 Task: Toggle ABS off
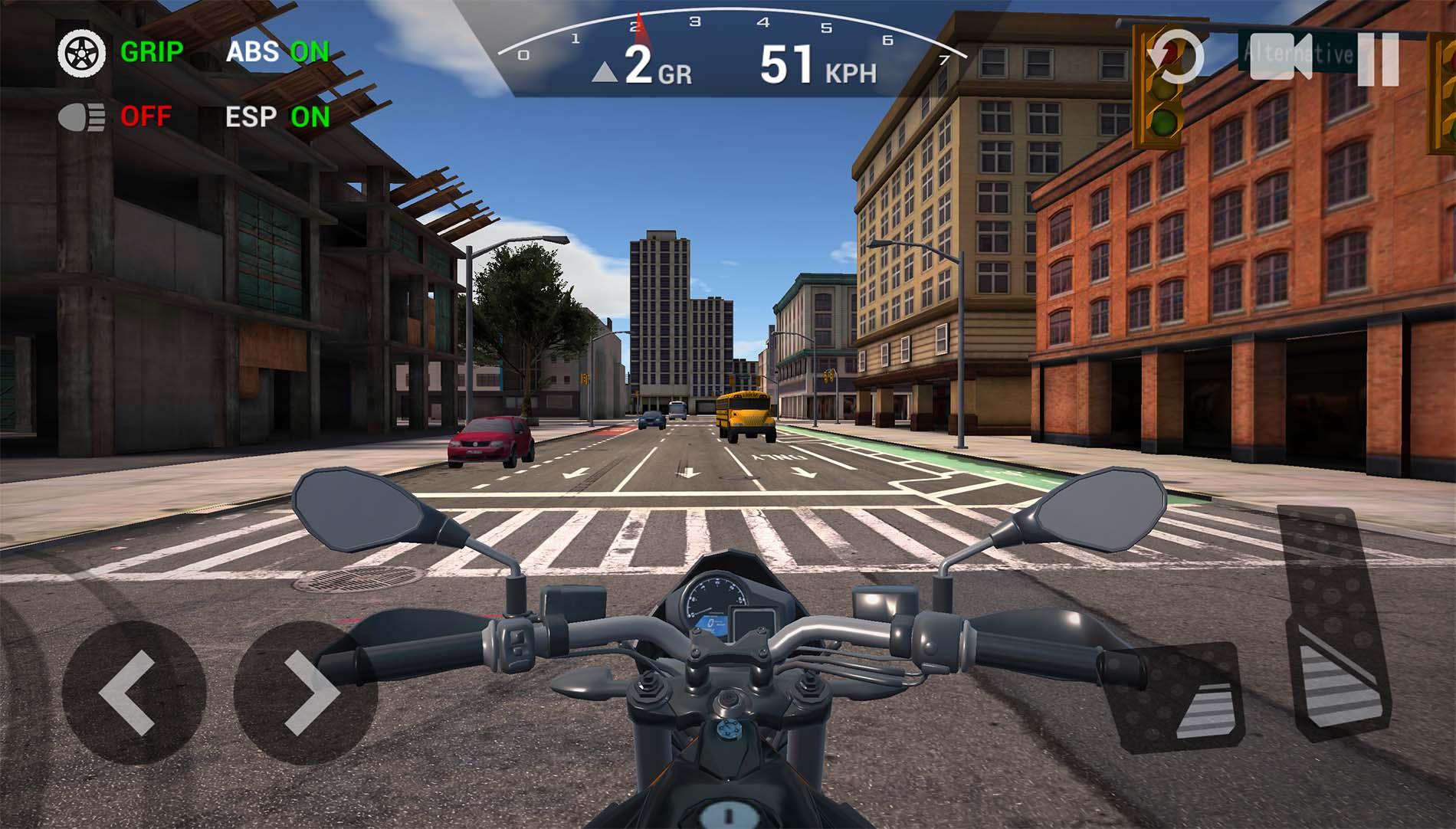point(277,54)
